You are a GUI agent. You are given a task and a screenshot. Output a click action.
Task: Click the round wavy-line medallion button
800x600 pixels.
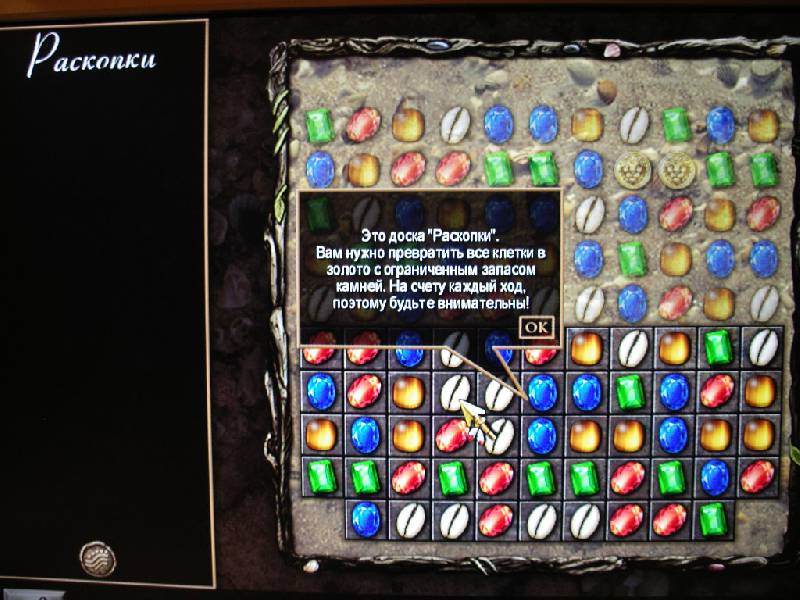click(x=97, y=556)
